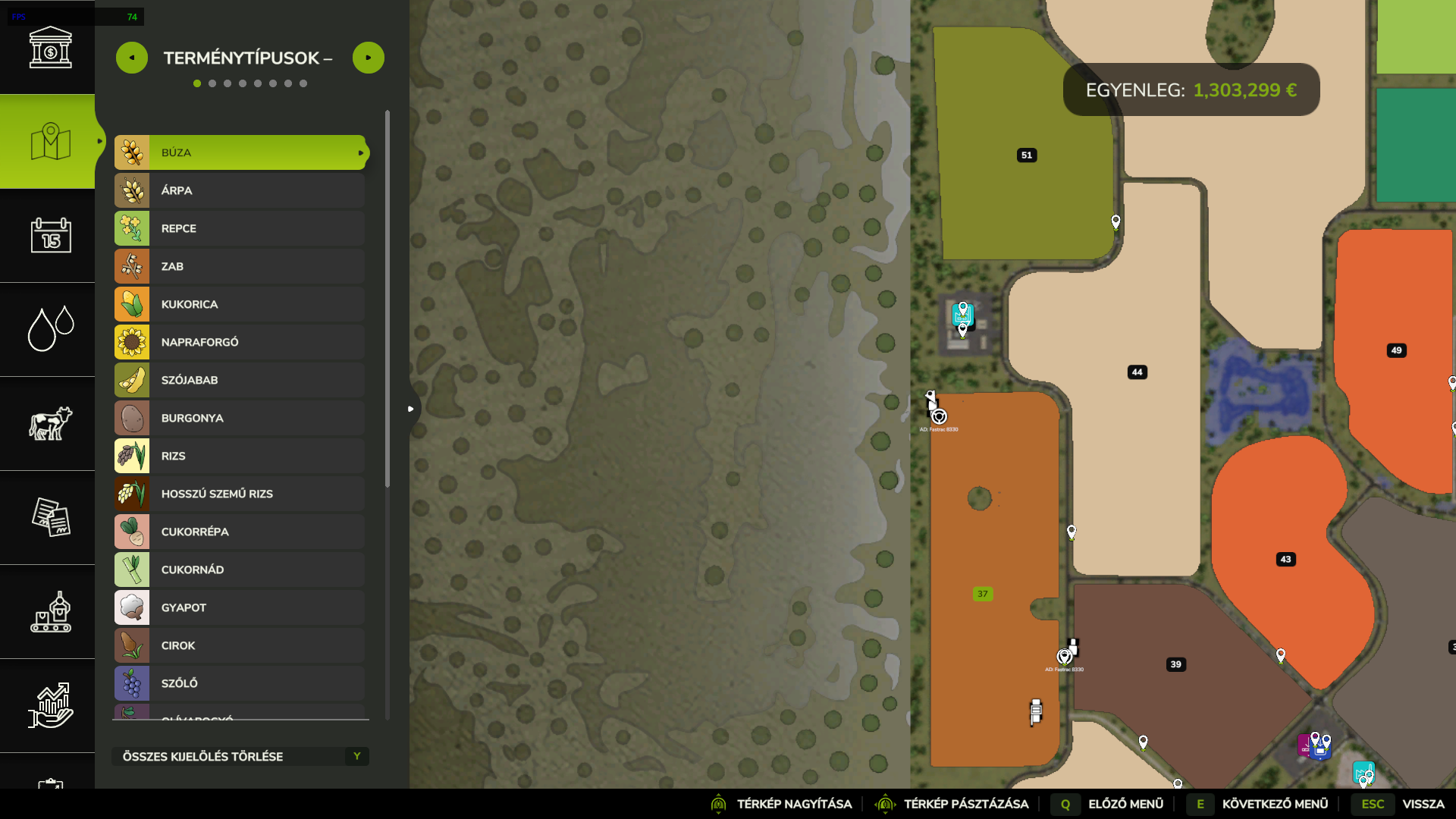The image size is (1456, 819).
Task: Collapse the side panel with arrow handle
Action: pos(411,409)
